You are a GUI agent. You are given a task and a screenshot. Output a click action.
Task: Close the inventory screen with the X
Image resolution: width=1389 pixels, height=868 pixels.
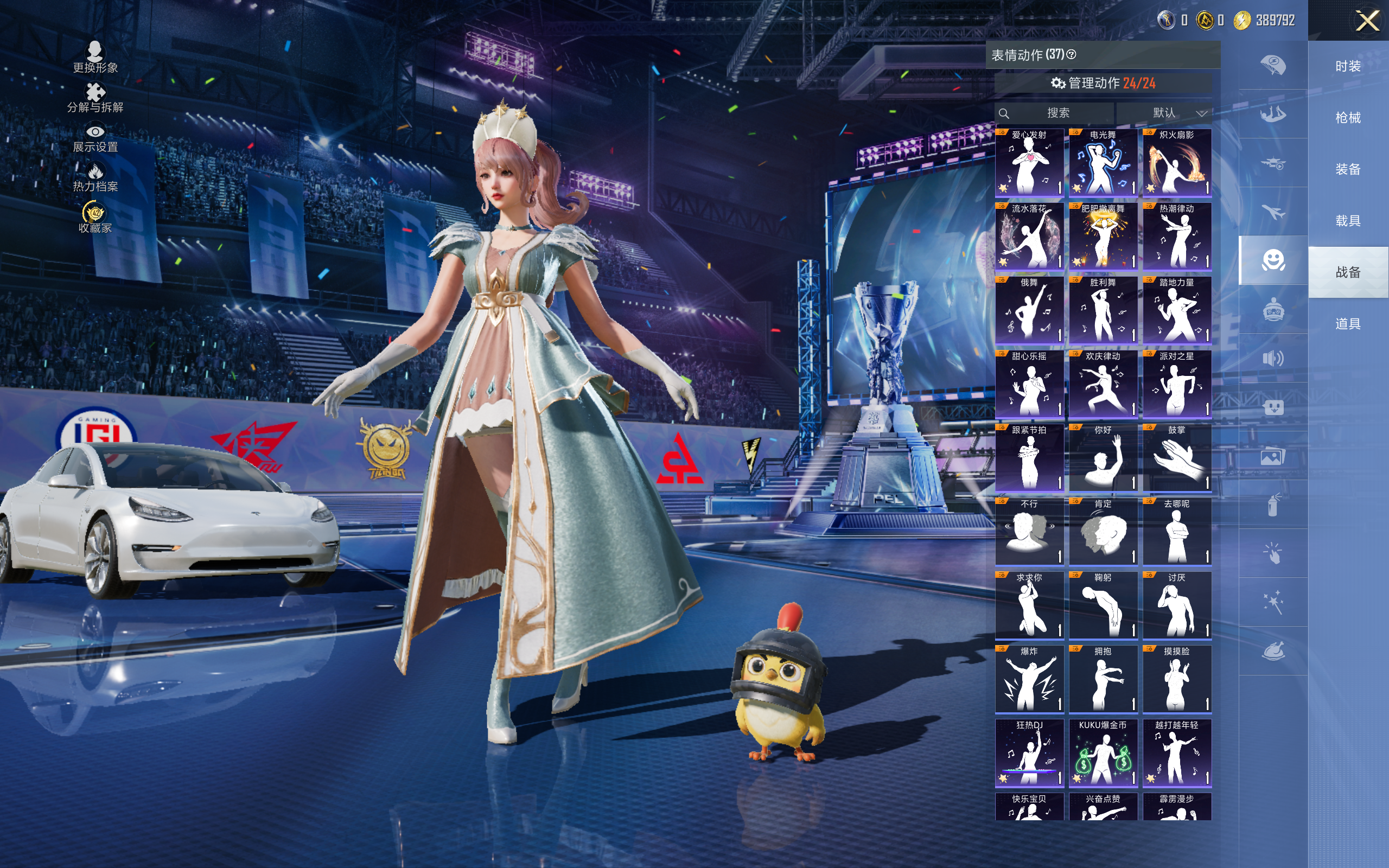[x=1367, y=21]
